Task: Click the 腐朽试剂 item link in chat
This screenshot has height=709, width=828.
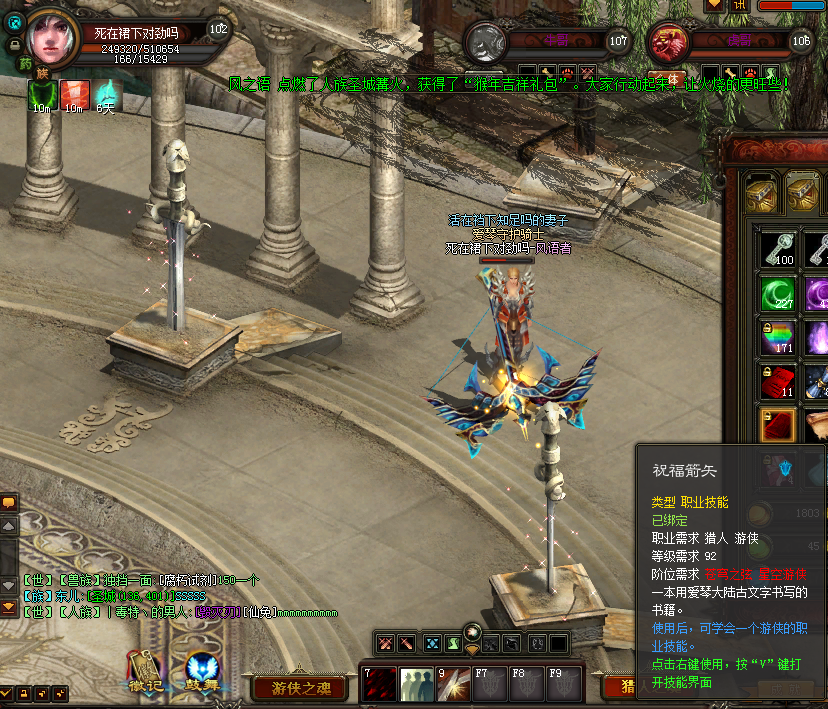Action: [188, 580]
